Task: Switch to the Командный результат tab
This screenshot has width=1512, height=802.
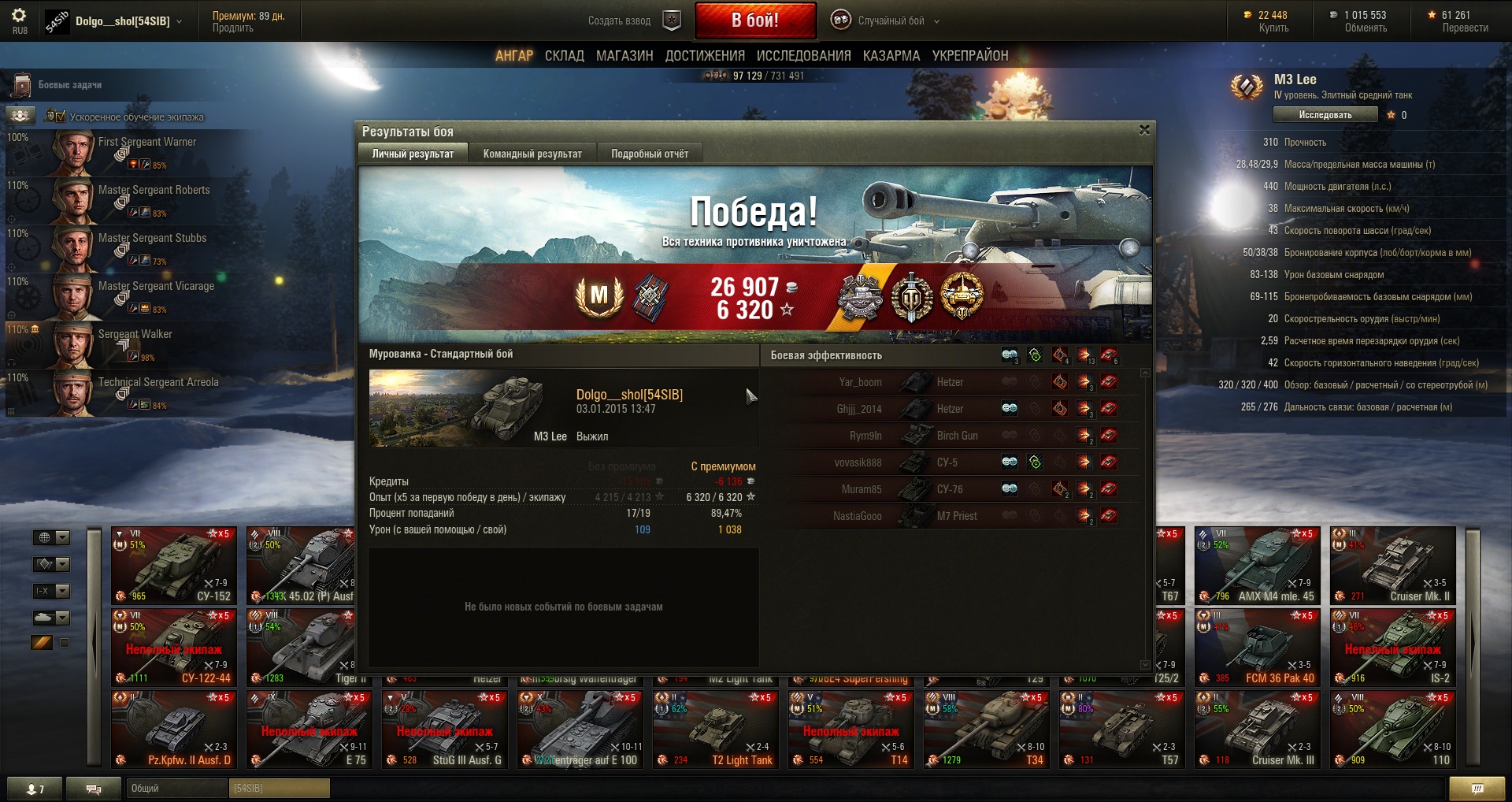Action: click(532, 154)
